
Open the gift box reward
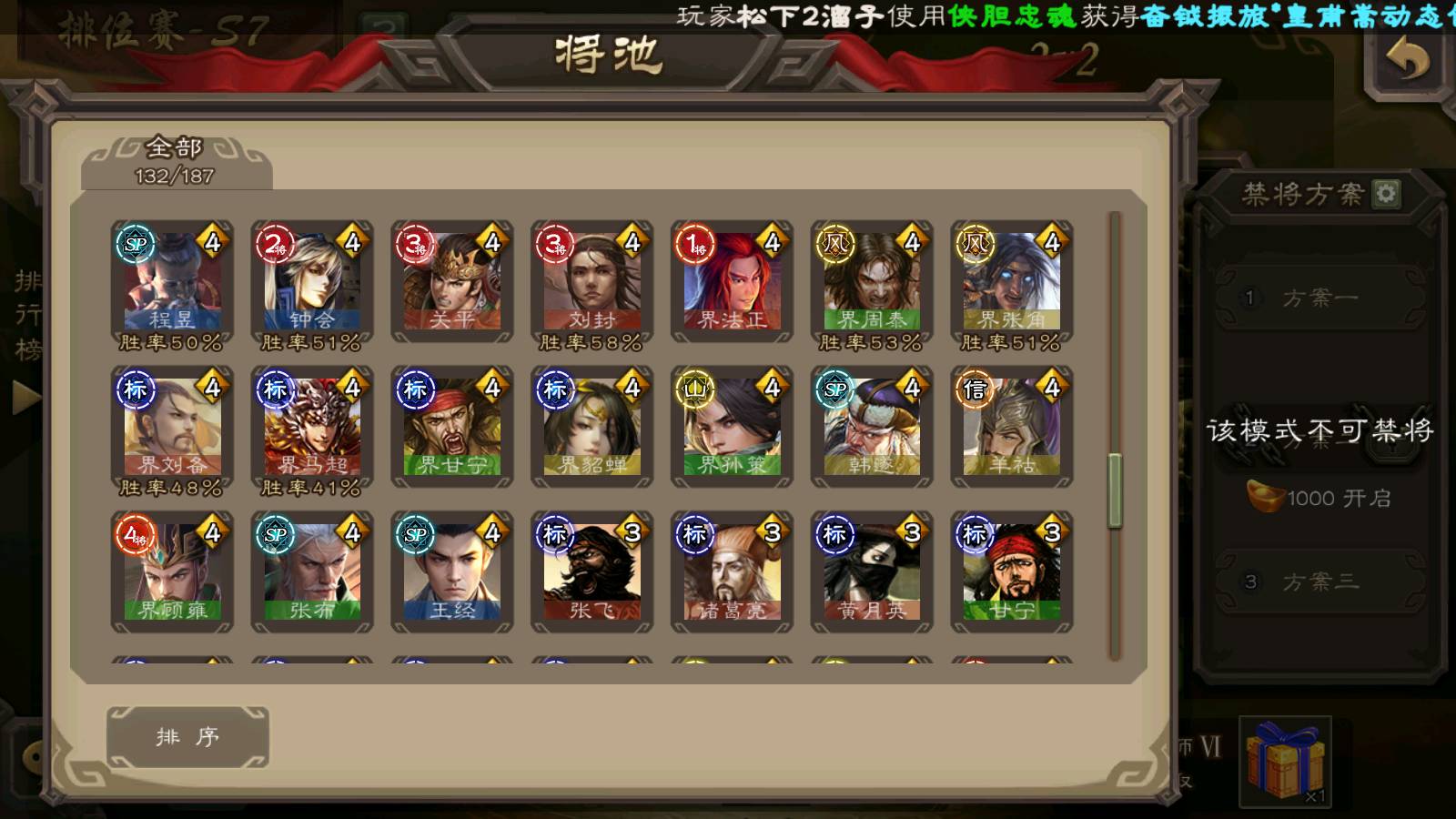pyautogui.click(x=1285, y=762)
